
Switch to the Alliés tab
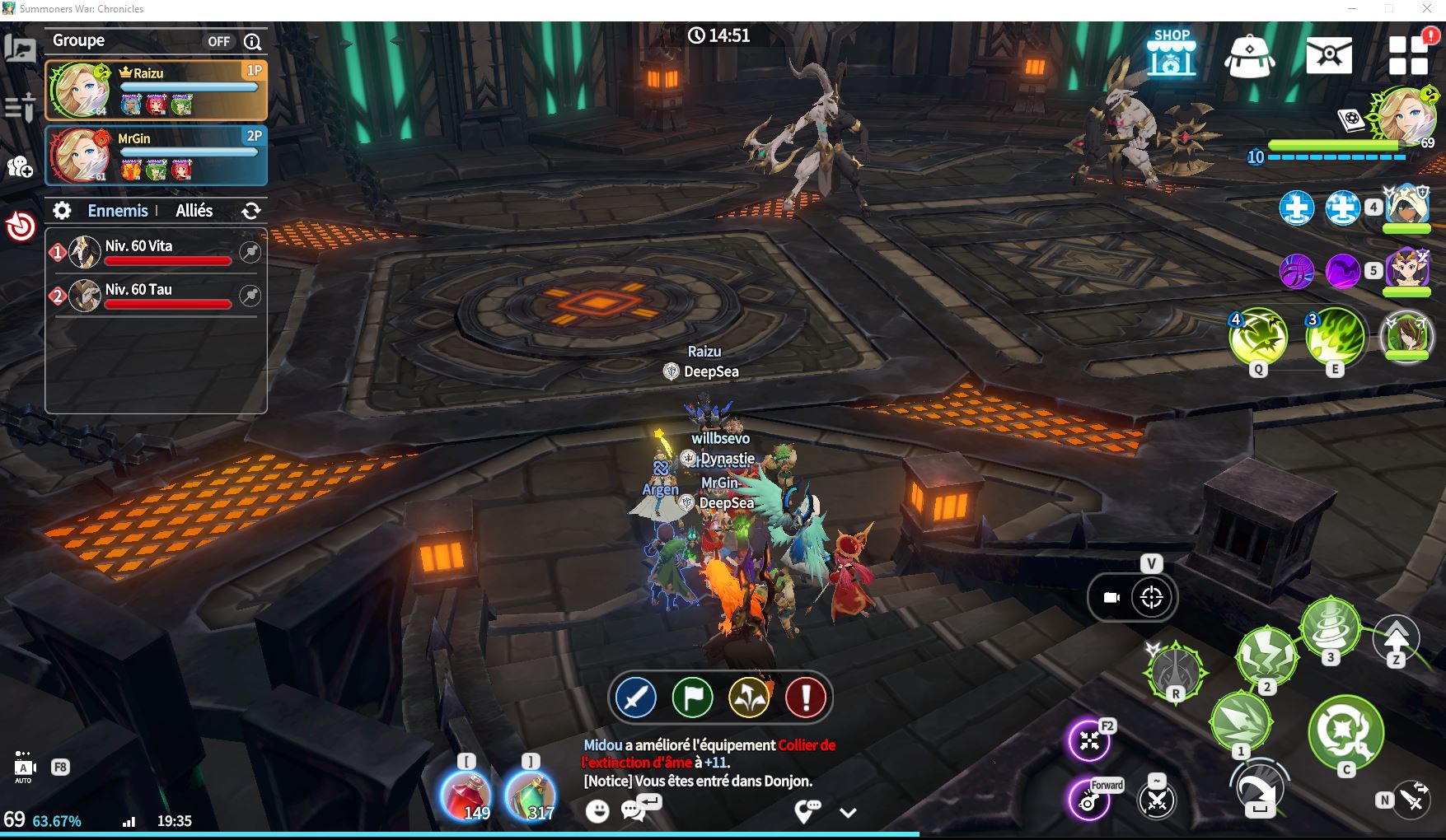pos(194,211)
